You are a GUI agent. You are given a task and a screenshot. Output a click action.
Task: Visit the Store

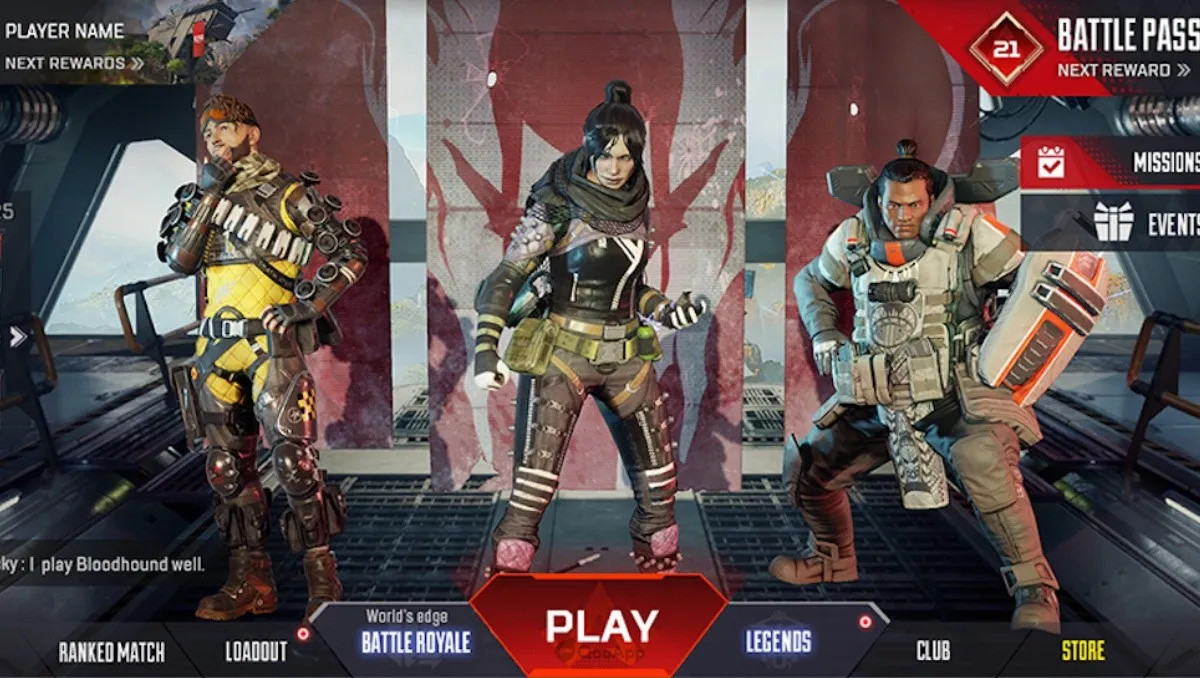[x=1083, y=652]
